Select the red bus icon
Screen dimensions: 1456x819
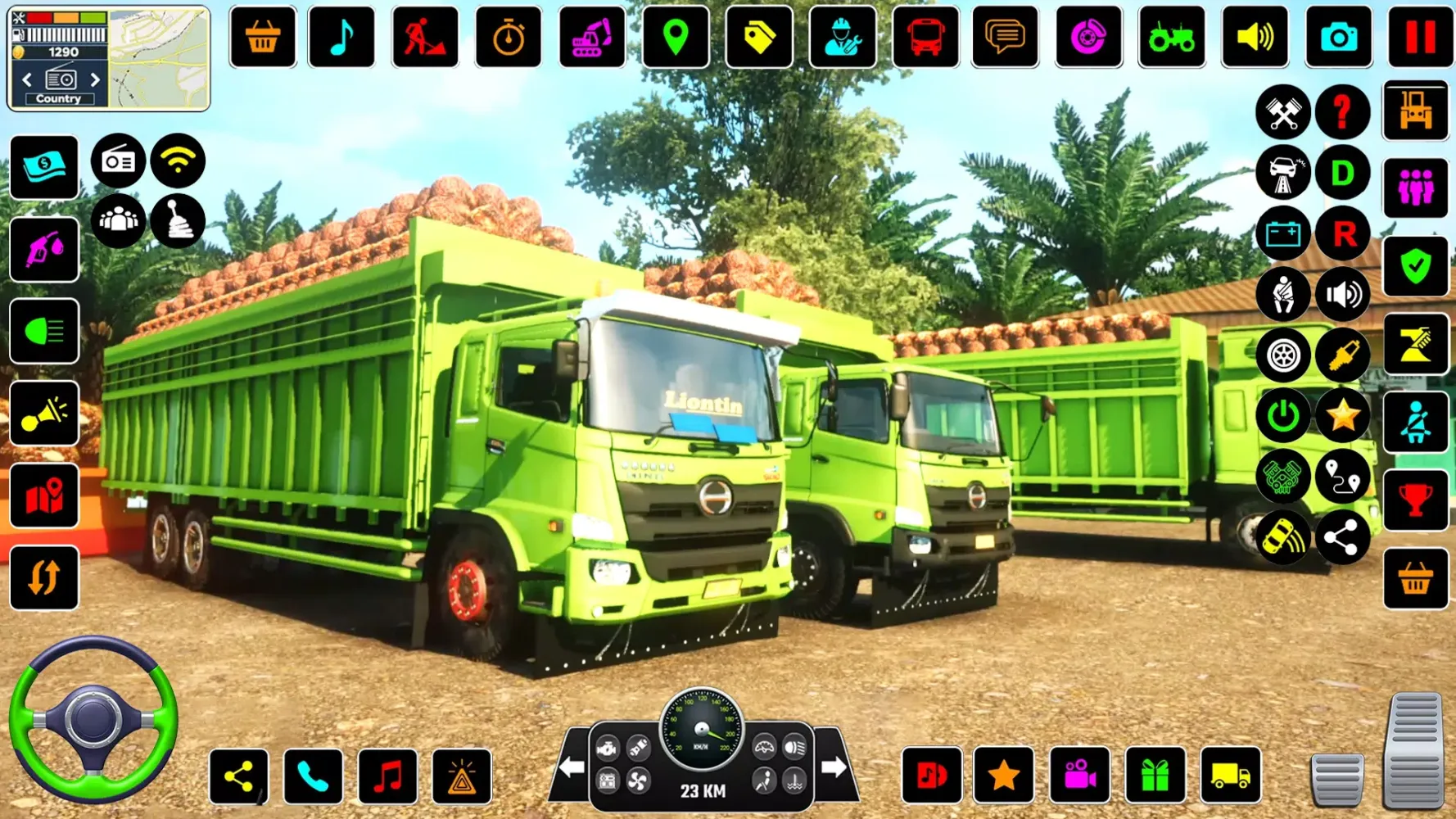925,37
